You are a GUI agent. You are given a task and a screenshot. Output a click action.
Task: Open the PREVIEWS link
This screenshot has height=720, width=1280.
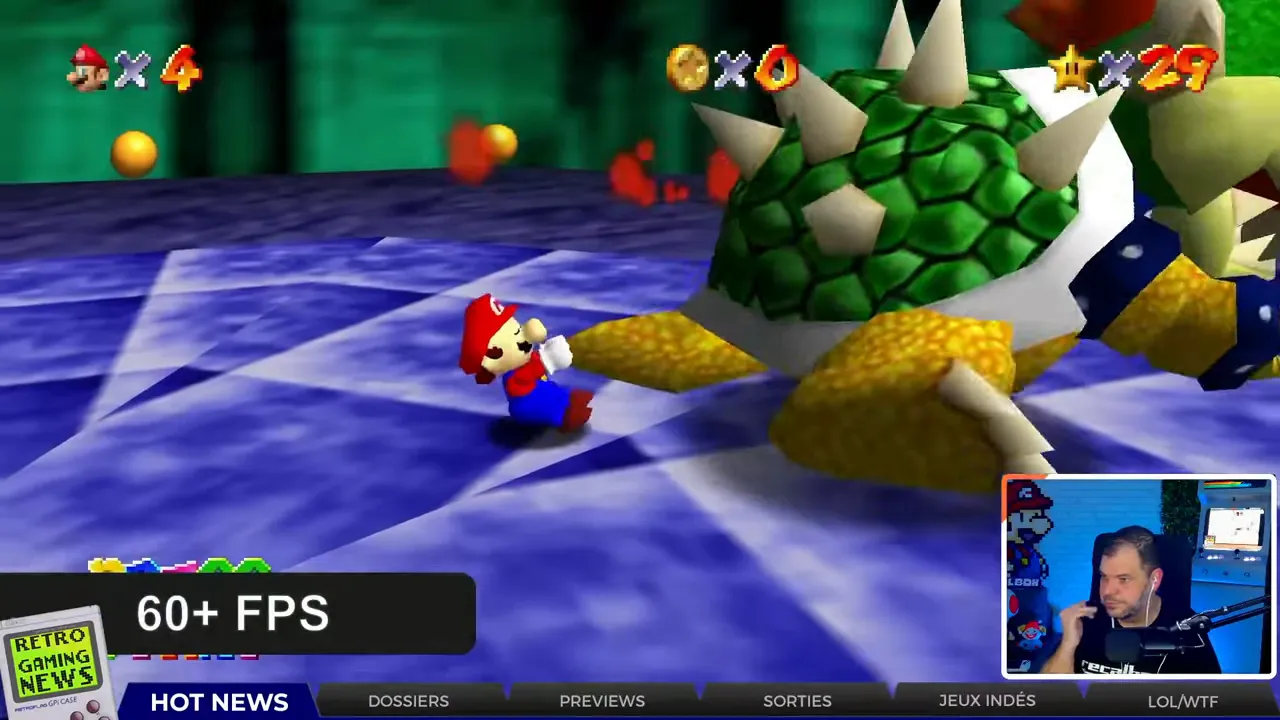(x=602, y=701)
